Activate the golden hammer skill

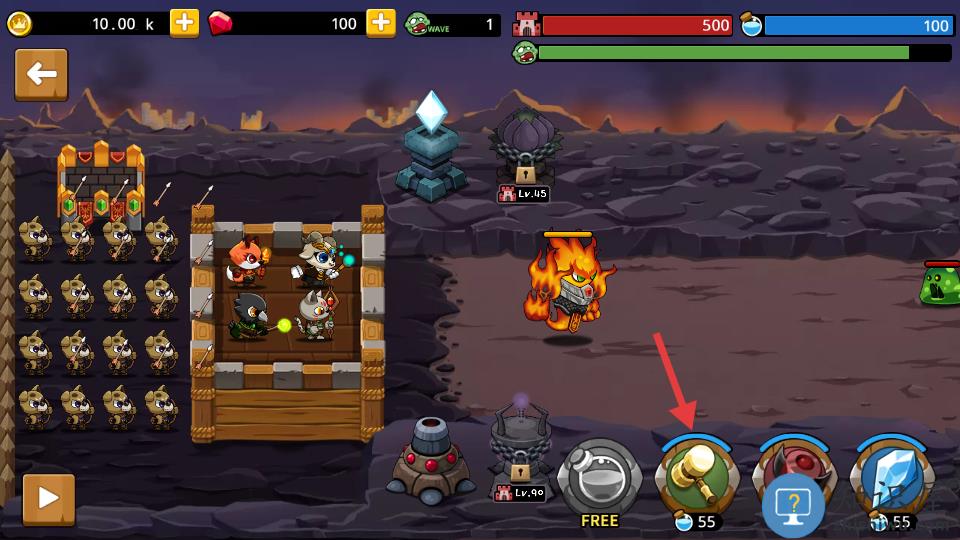(x=697, y=477)
